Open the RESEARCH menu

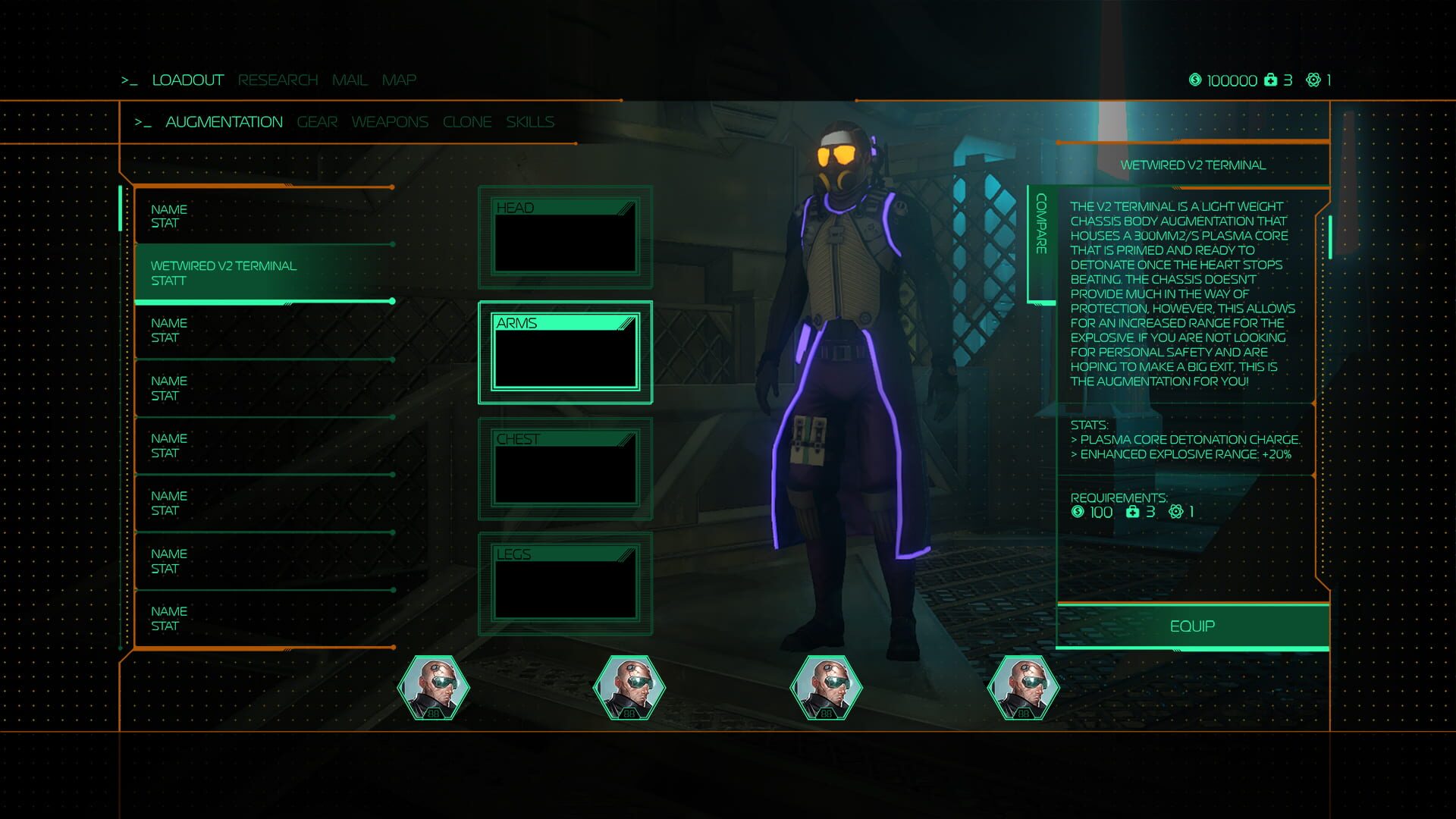[278, 79]
